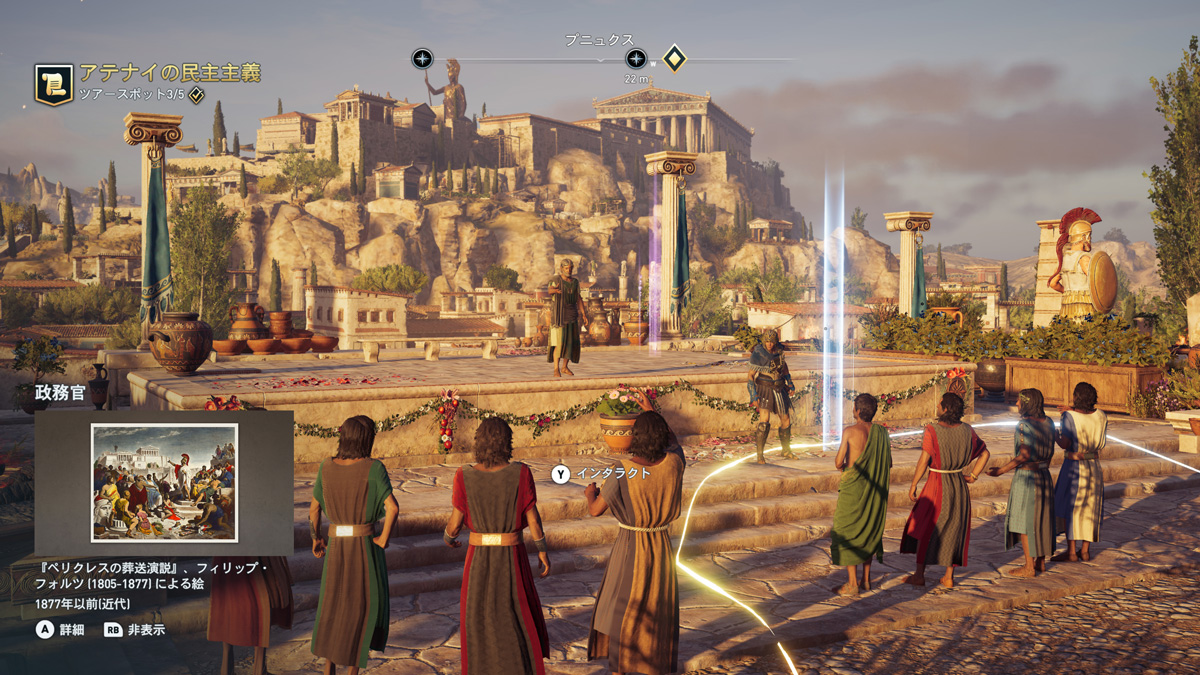1200x675 pixels.
Task: Click the compass marker above the 22 m distance
Action: 636,59
